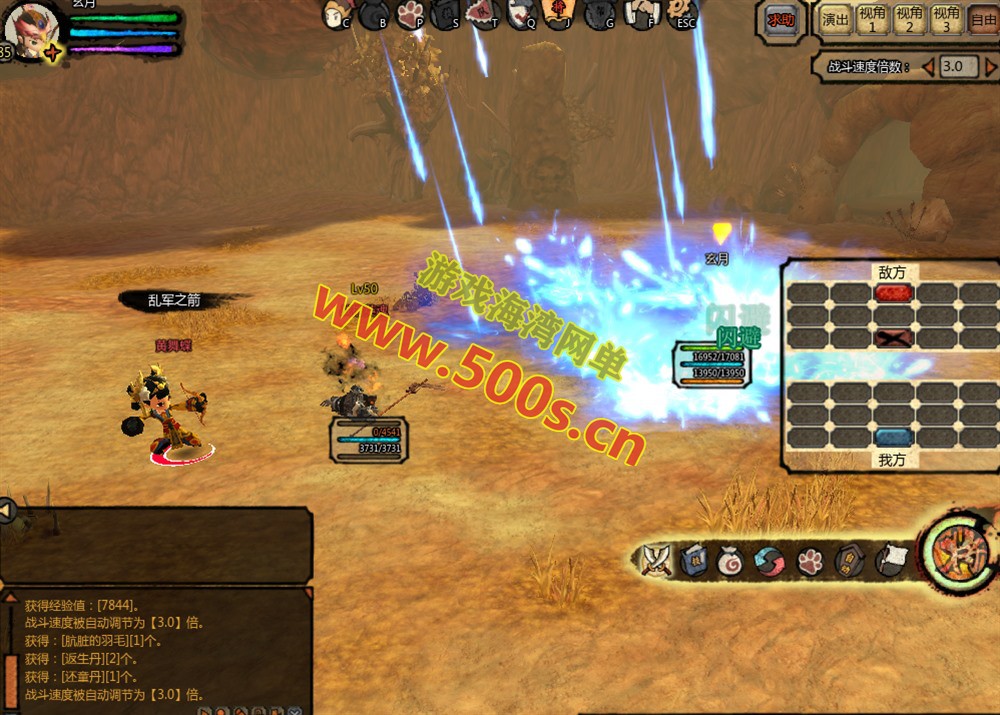Select the red-blue swirl swap command
Viewport: 1000px width, 715px height.
[x=768, y=561]
